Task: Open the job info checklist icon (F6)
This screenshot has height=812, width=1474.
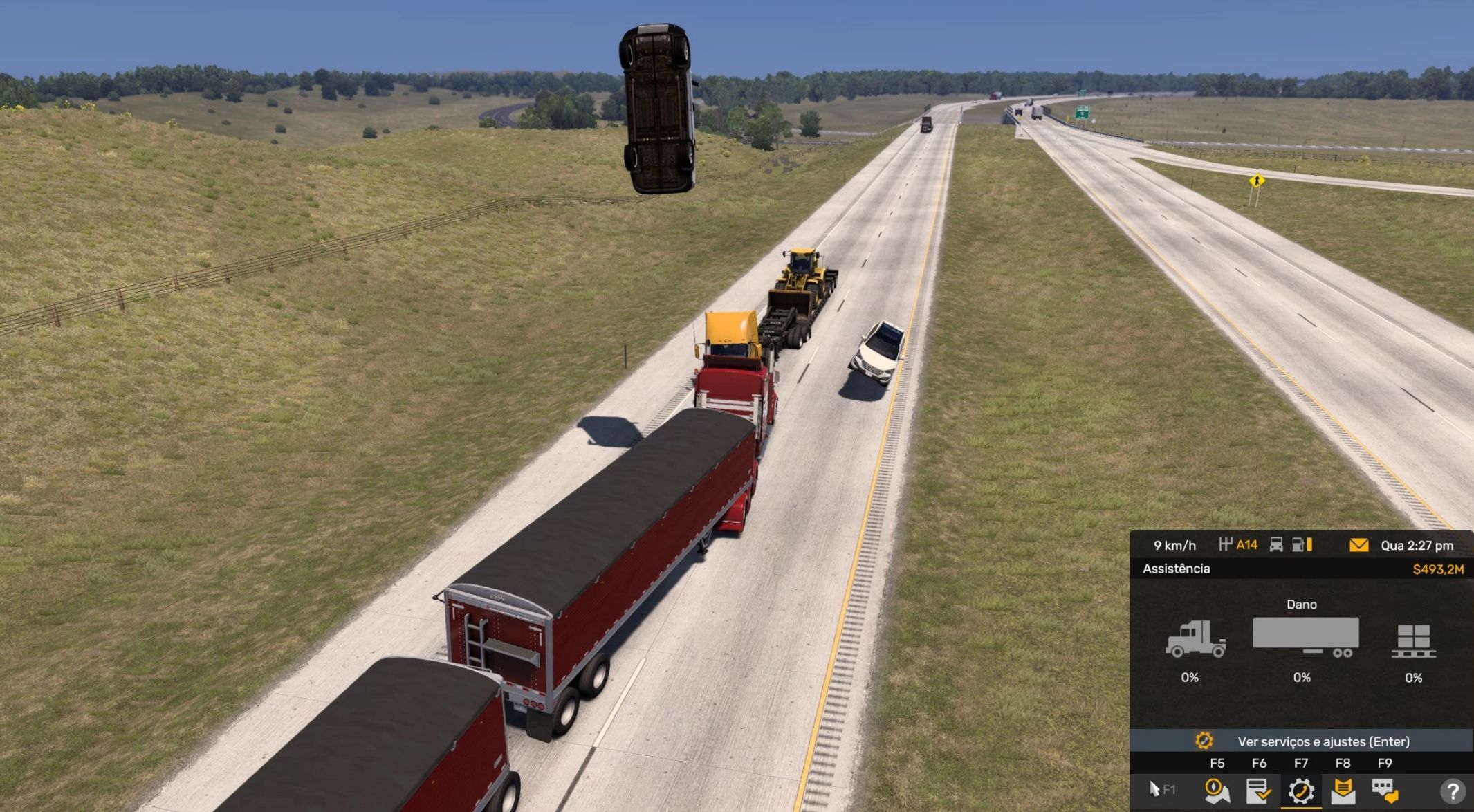Action: (1258, 792)
